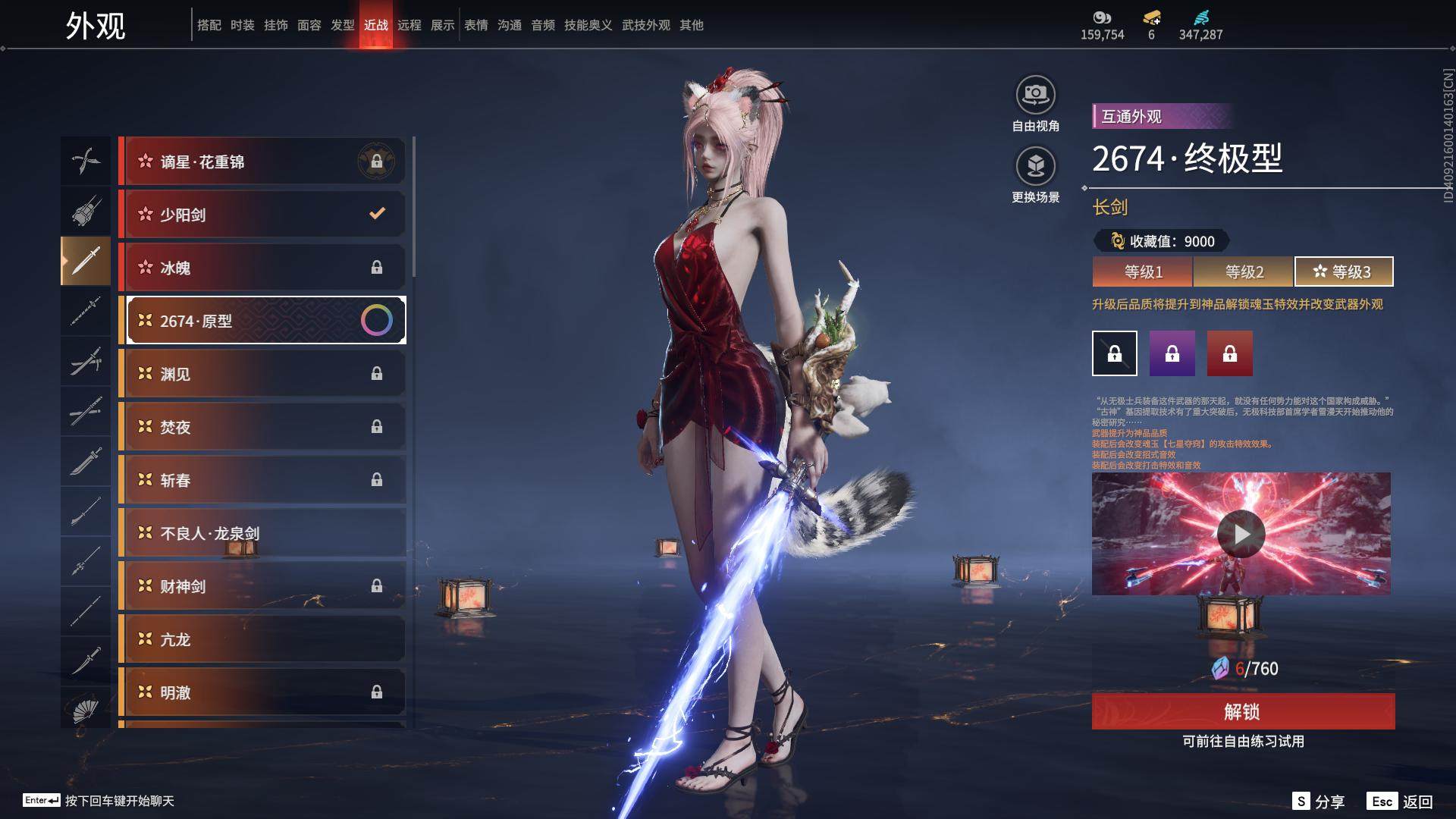Open the 分享 share option
The width and height of the screenshot is (1456, 819).
coord(1319,802)
